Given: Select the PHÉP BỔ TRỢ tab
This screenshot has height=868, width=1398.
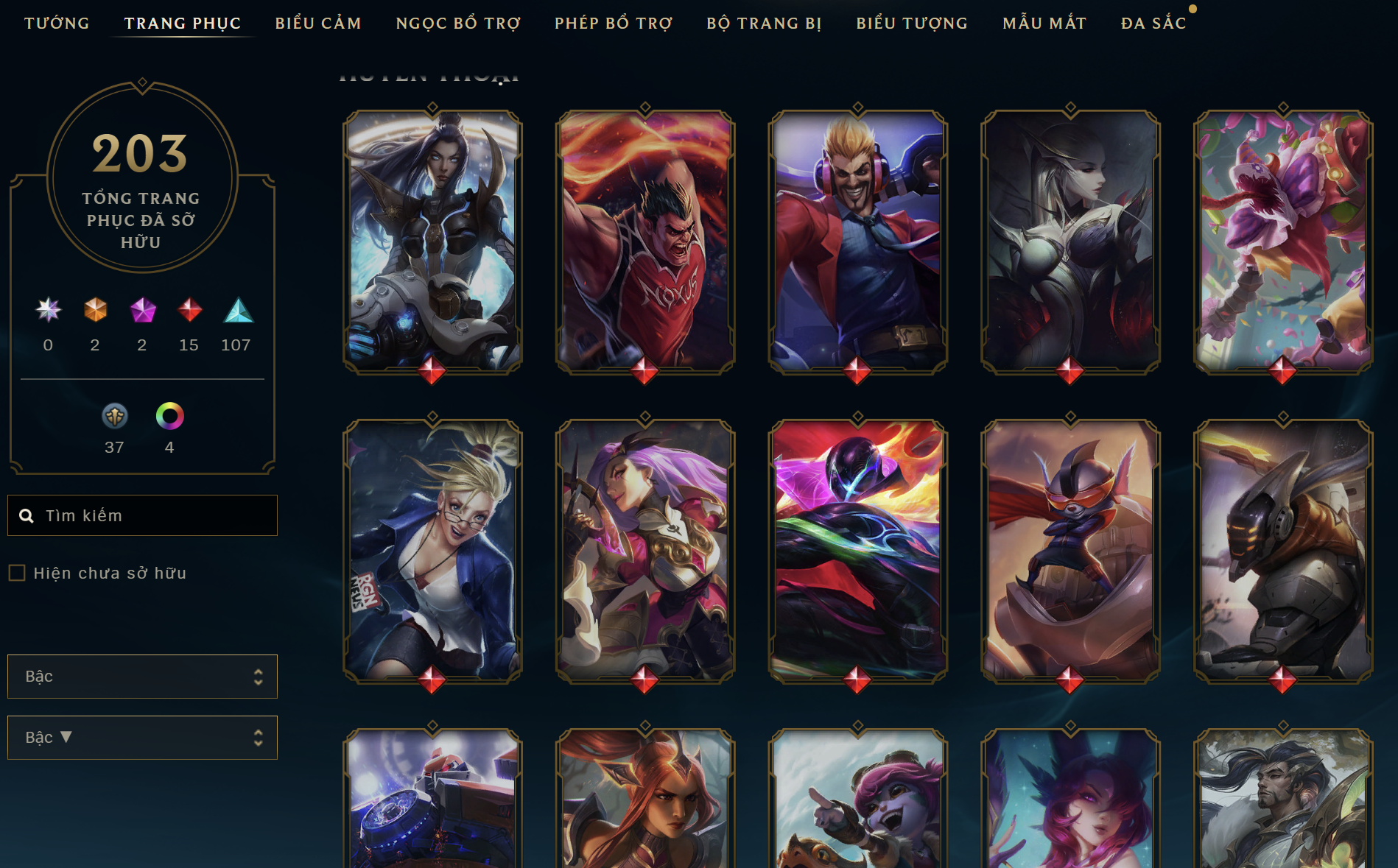Looking at the screenshot, I should pos(614,24).
